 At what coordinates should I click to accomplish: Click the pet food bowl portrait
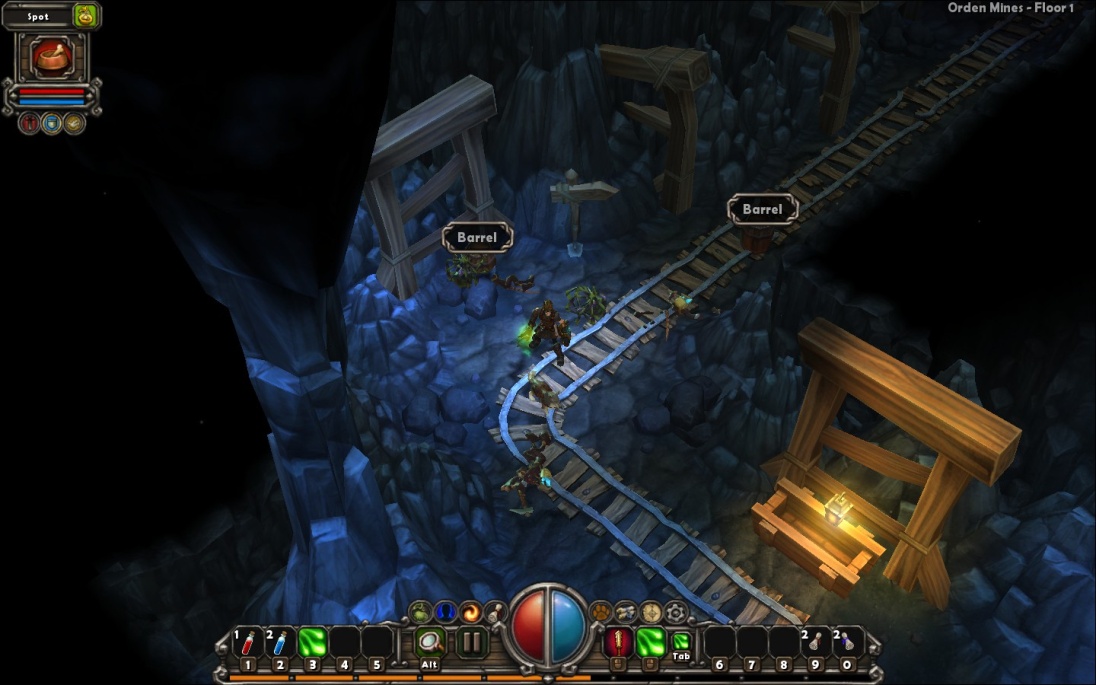51,57
